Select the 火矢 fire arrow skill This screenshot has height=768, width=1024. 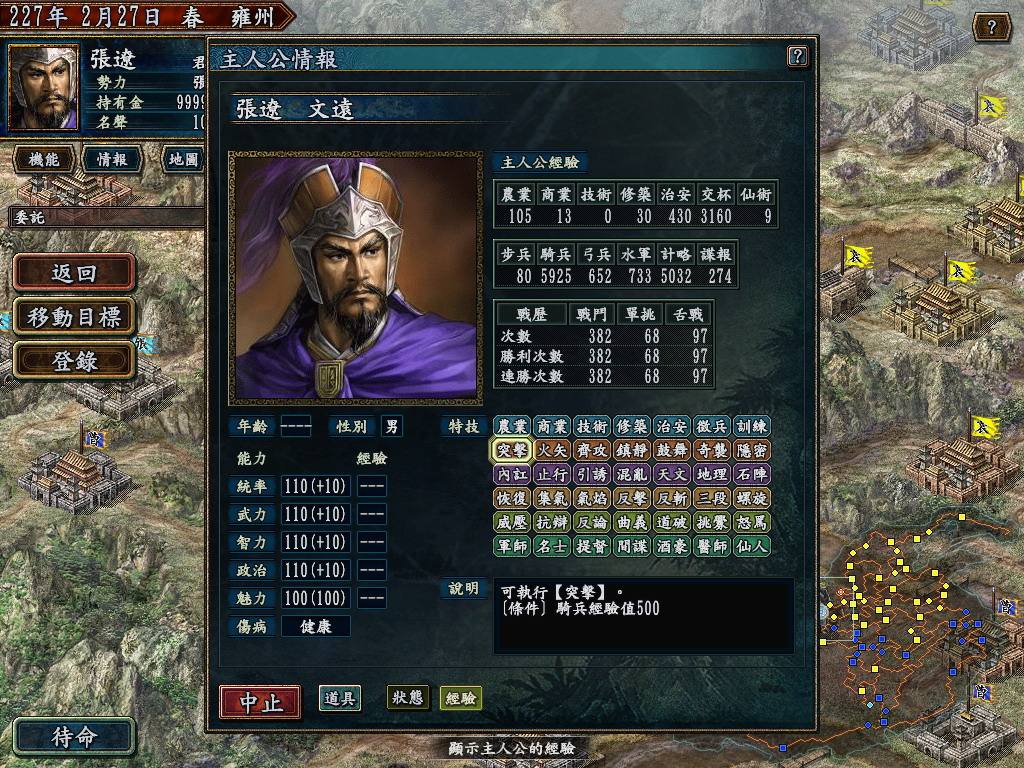point(551,450)
